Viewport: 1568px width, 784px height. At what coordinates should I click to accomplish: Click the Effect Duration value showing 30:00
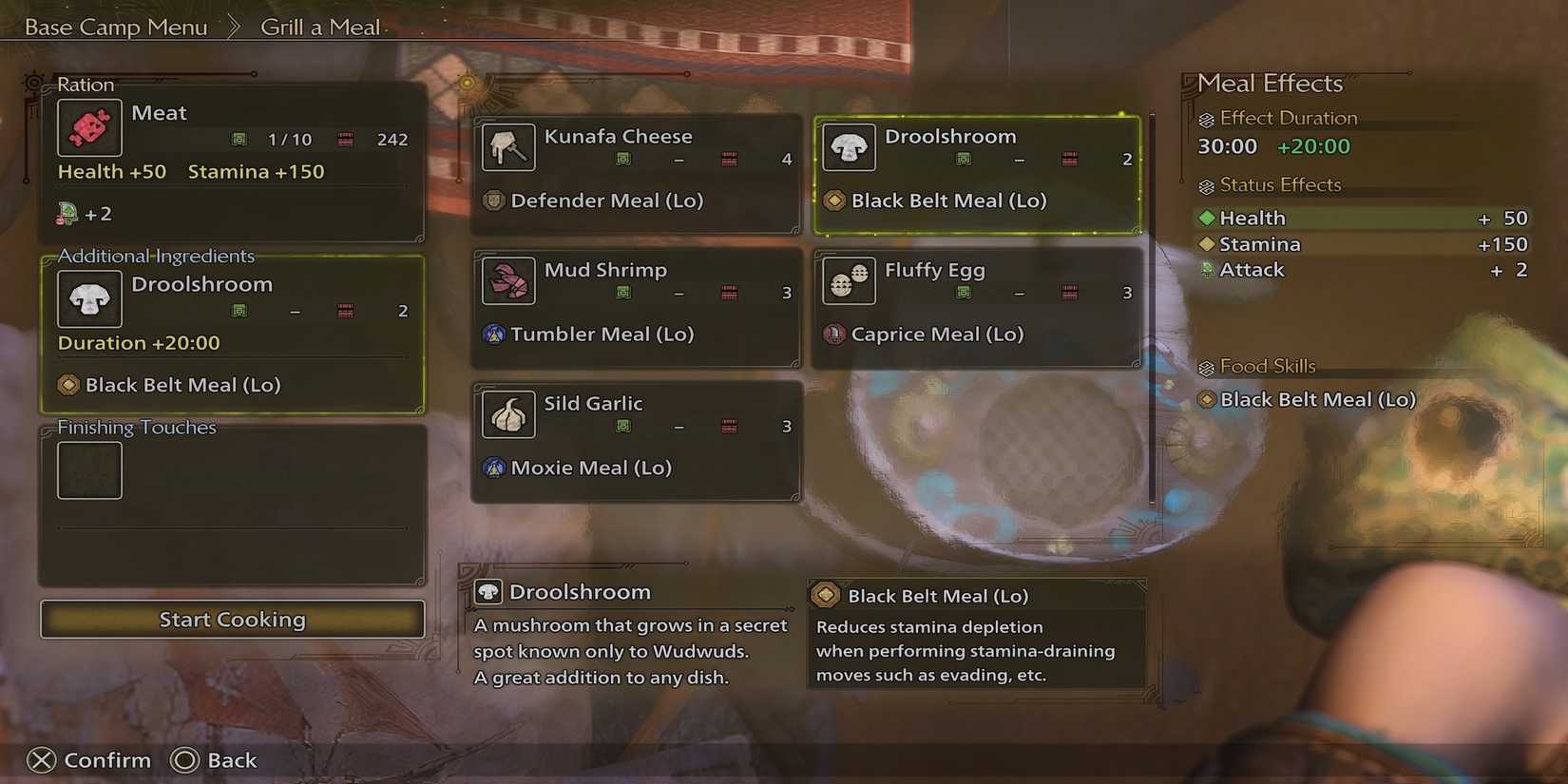click(x=1226, y=146)
